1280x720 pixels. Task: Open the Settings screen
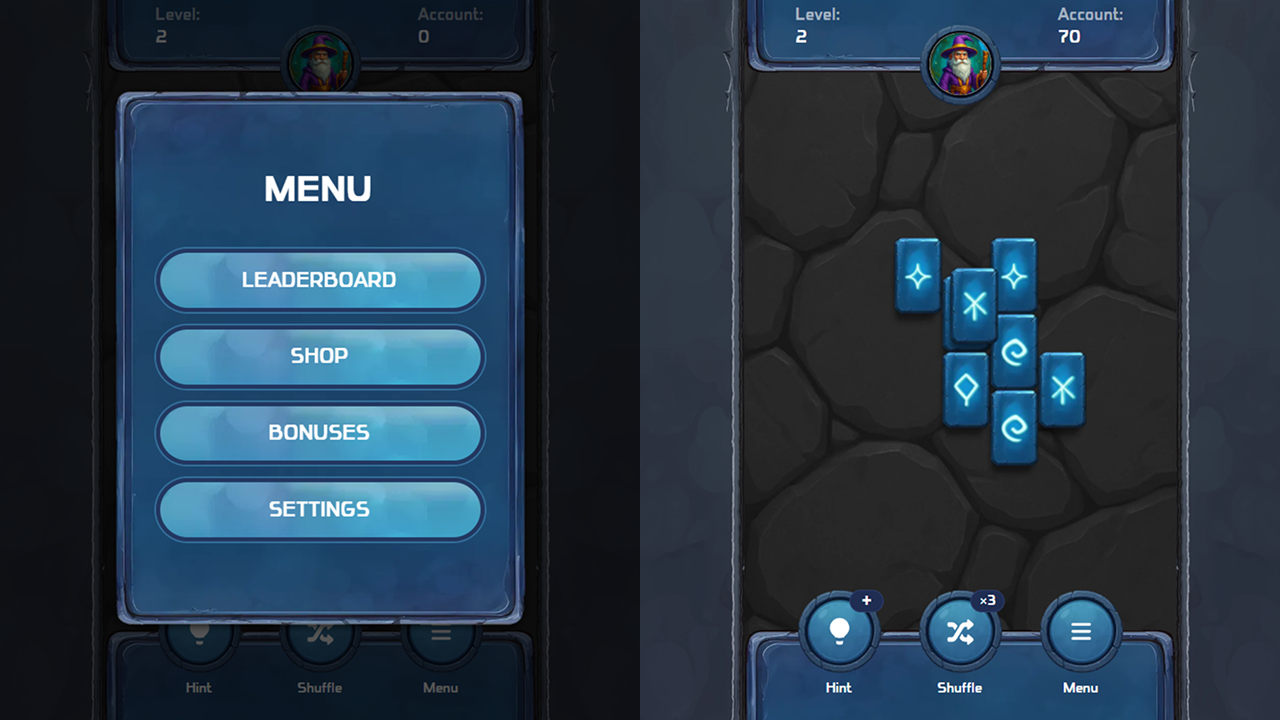(x=320, y=509)
